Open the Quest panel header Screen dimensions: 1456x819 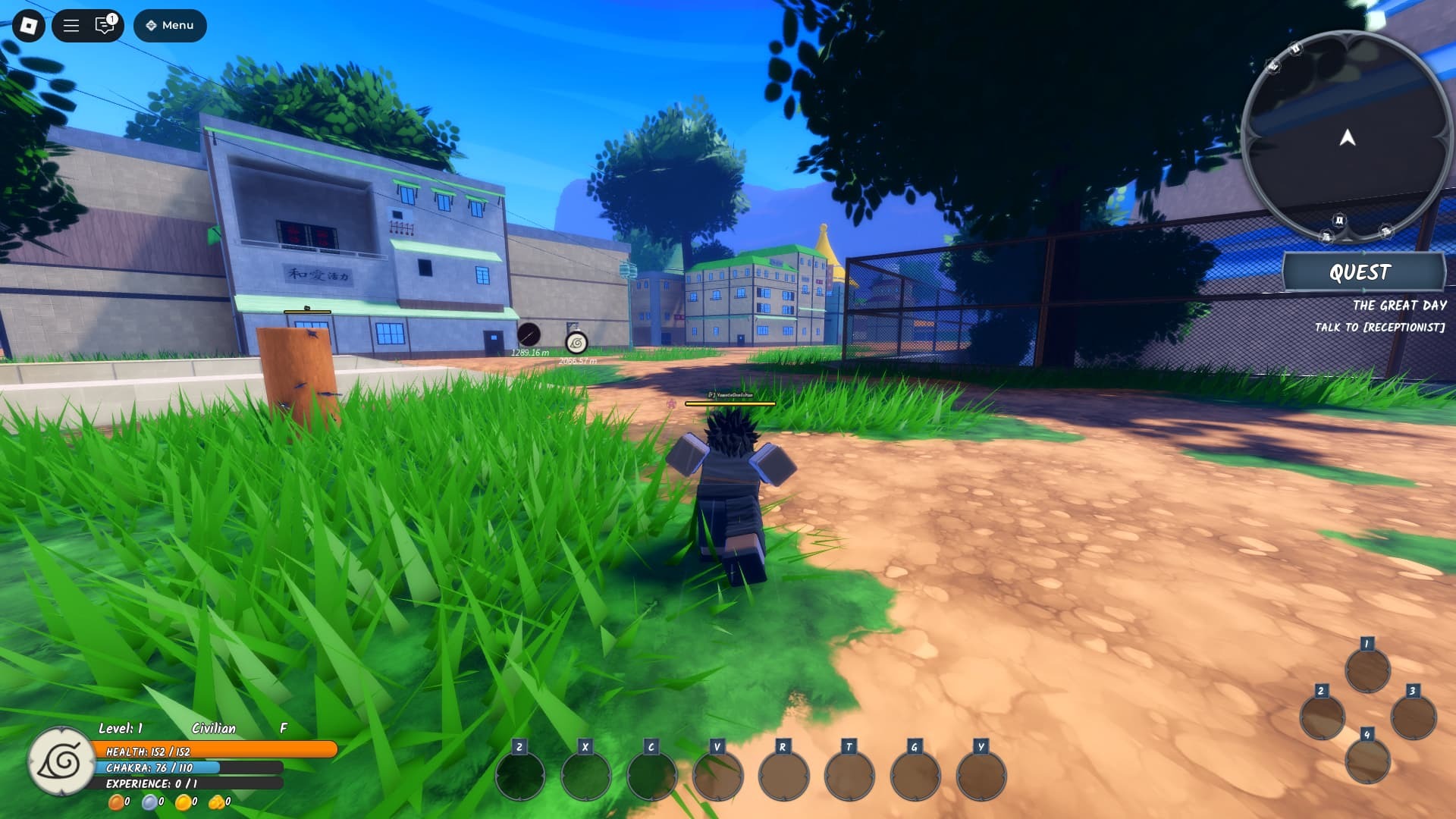pos(1363,272)
